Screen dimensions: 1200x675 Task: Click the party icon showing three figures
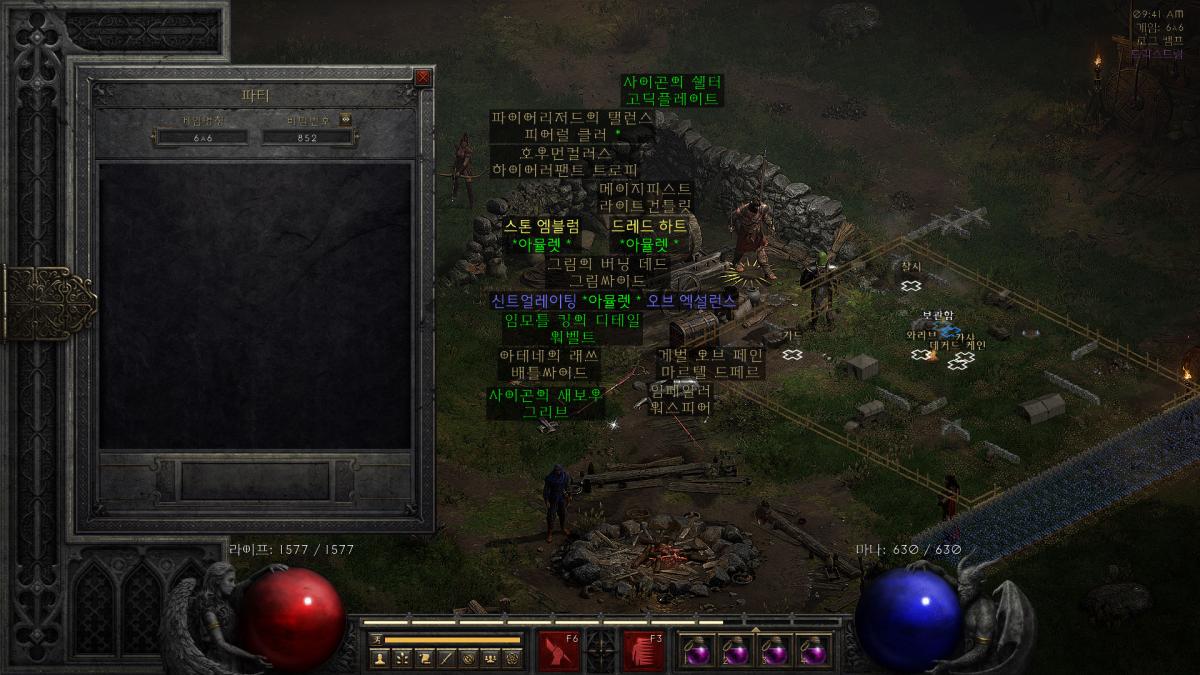click(490, 658)
